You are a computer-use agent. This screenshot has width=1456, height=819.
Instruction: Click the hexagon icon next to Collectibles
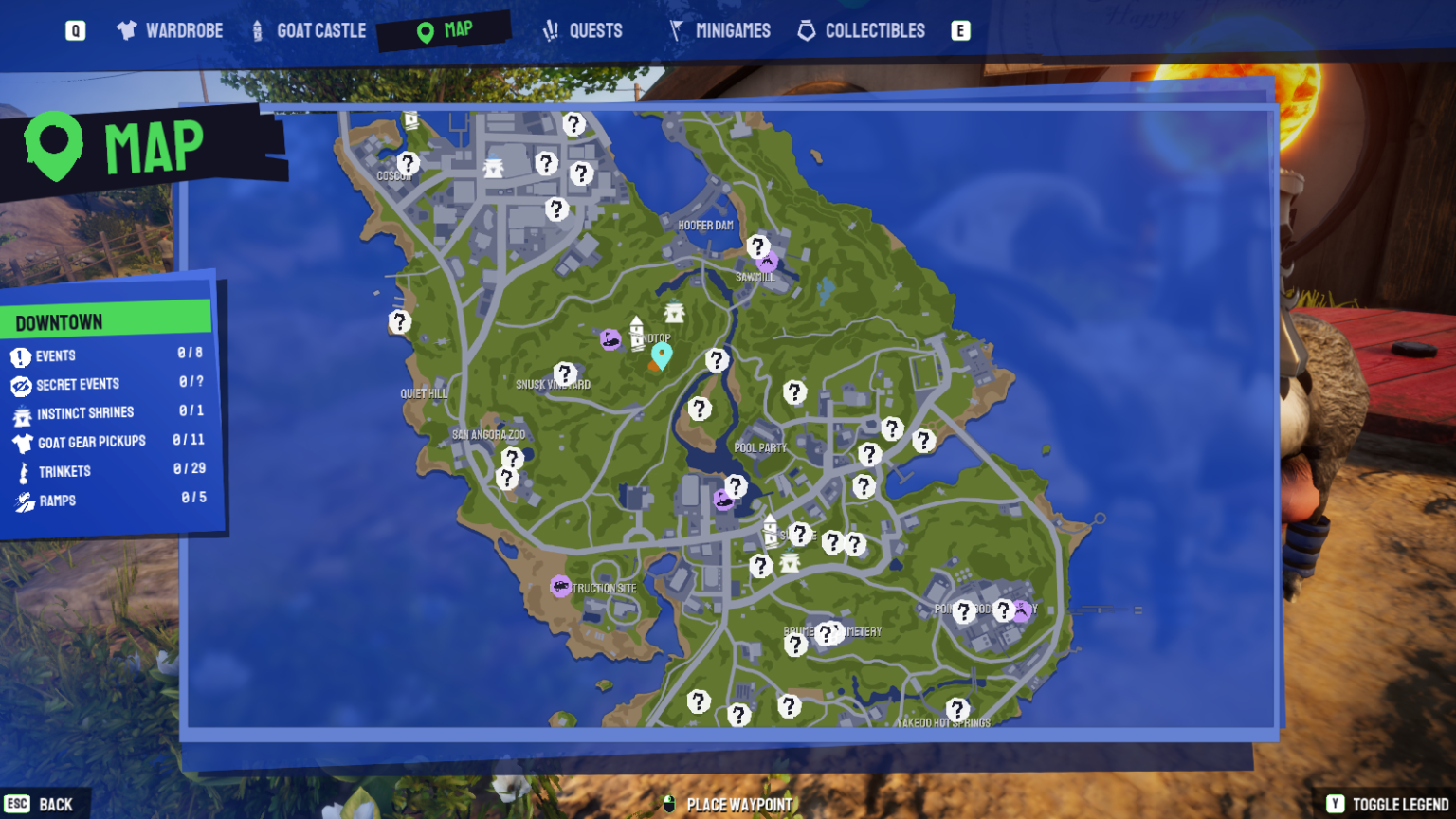point(808,29)
